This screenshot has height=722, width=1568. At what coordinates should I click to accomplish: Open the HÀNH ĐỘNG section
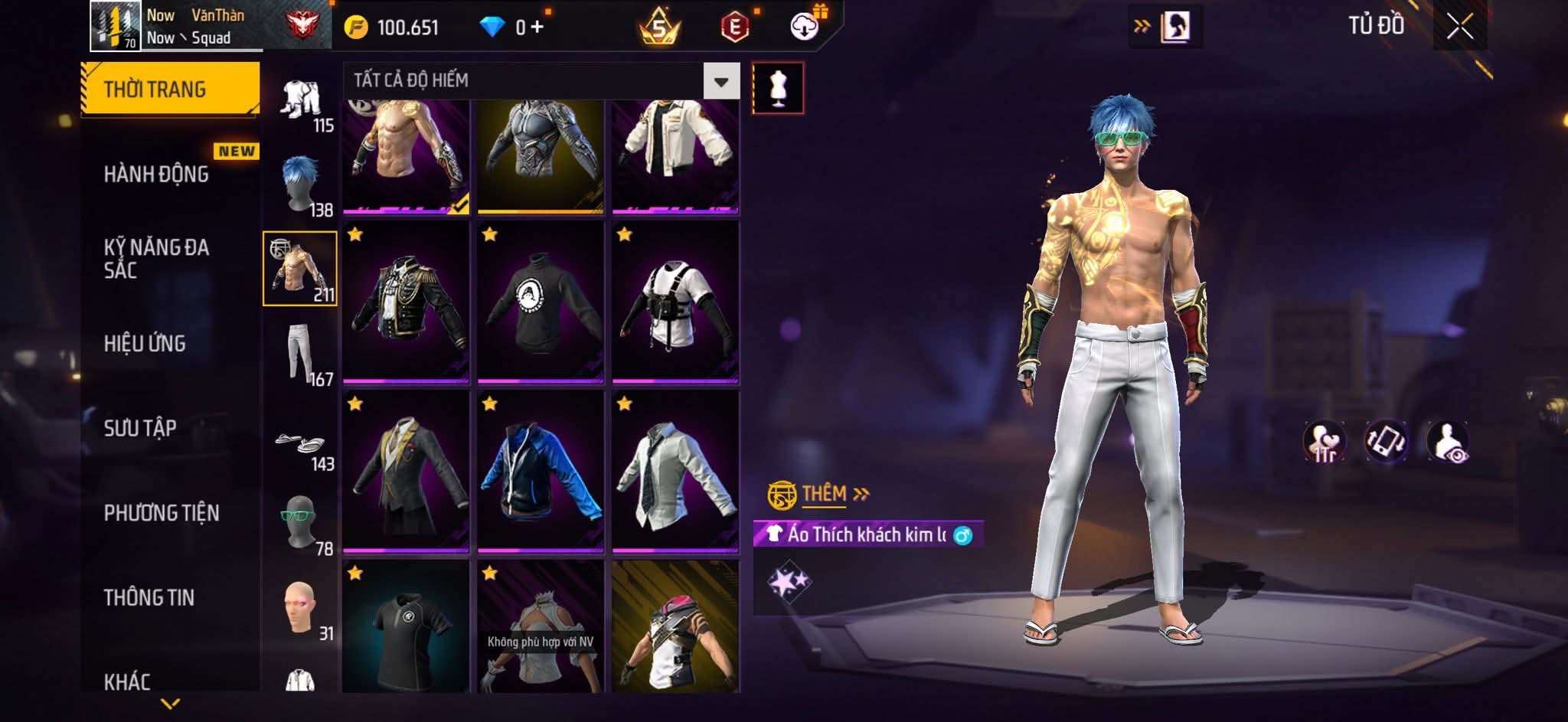tap(156, 175)
